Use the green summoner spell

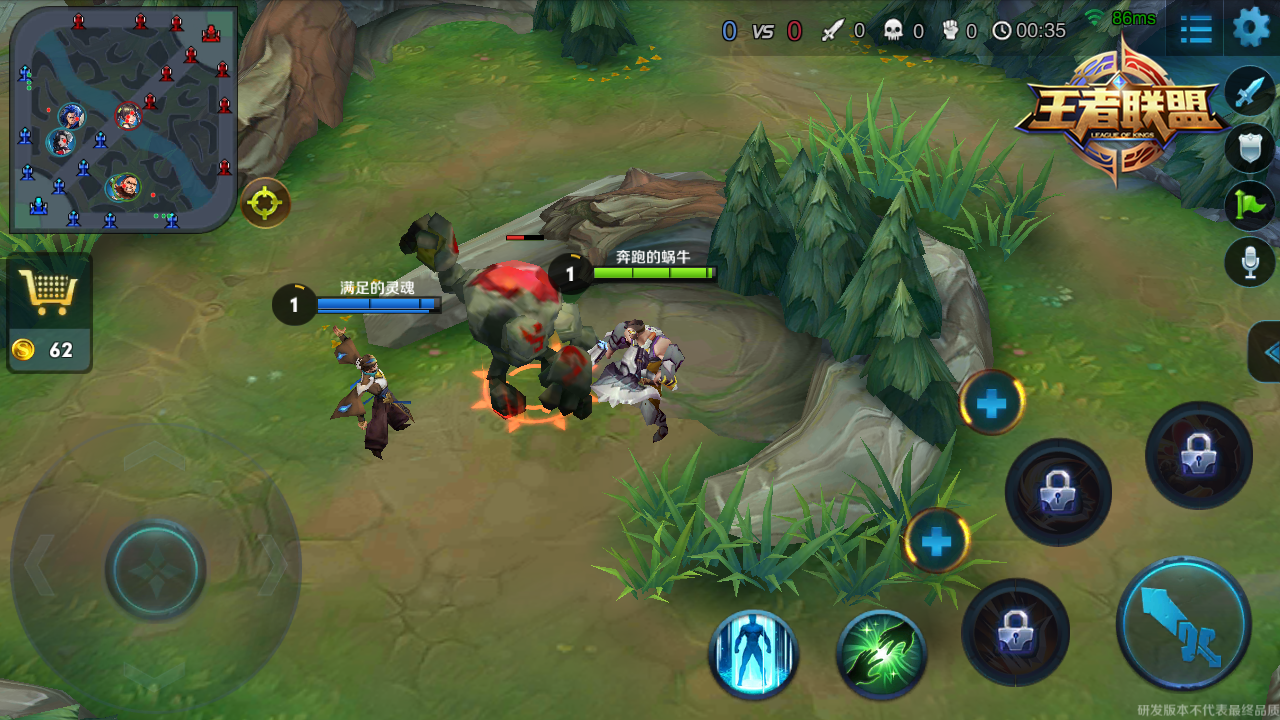[x=881, y=655]
